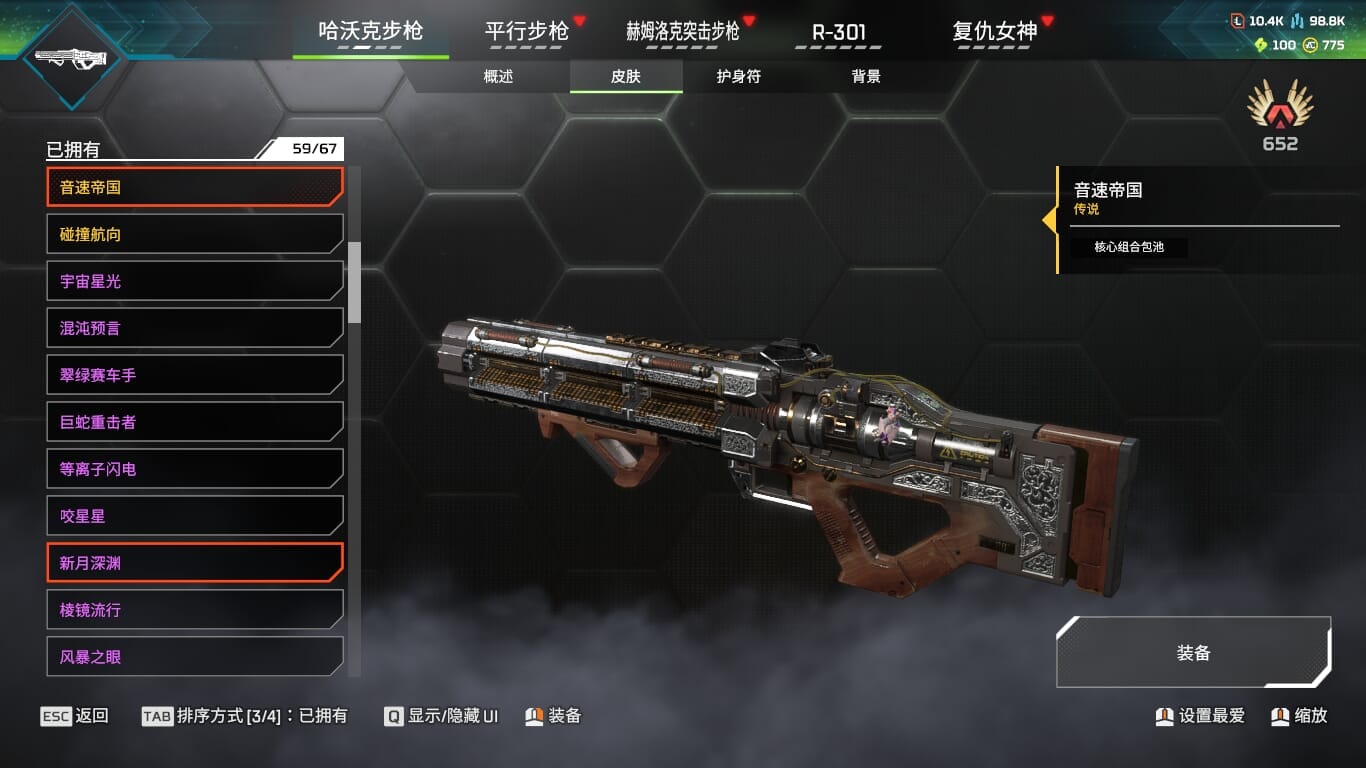Switch to the 赫姆洛克突击步枪 weapon tab
1366x768 pixels.
coord(683,31)
